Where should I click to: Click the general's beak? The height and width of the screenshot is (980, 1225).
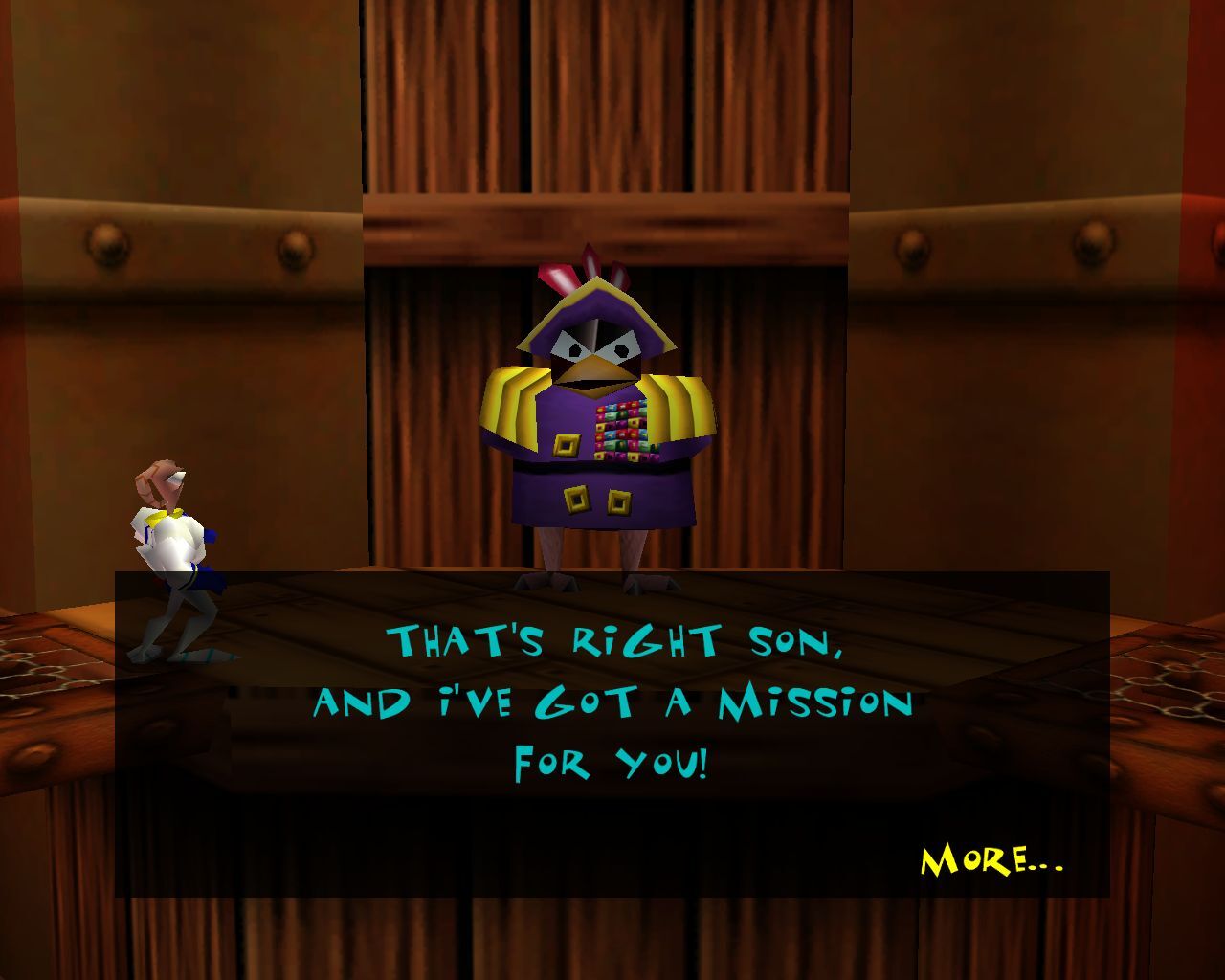pyautogui.click(x=595, y=368)
